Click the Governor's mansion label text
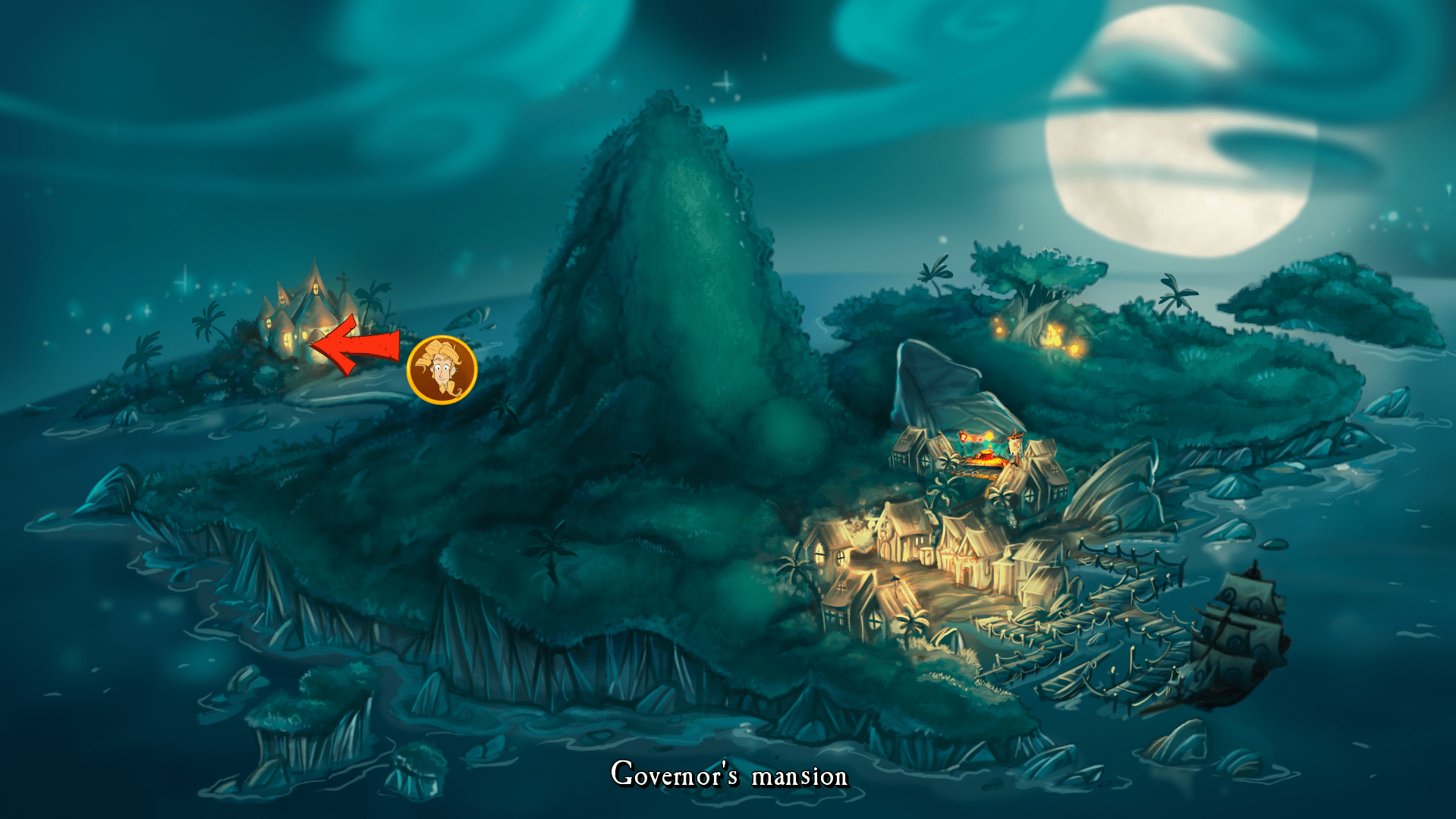 pyautogui.click(x=728, y=776)
